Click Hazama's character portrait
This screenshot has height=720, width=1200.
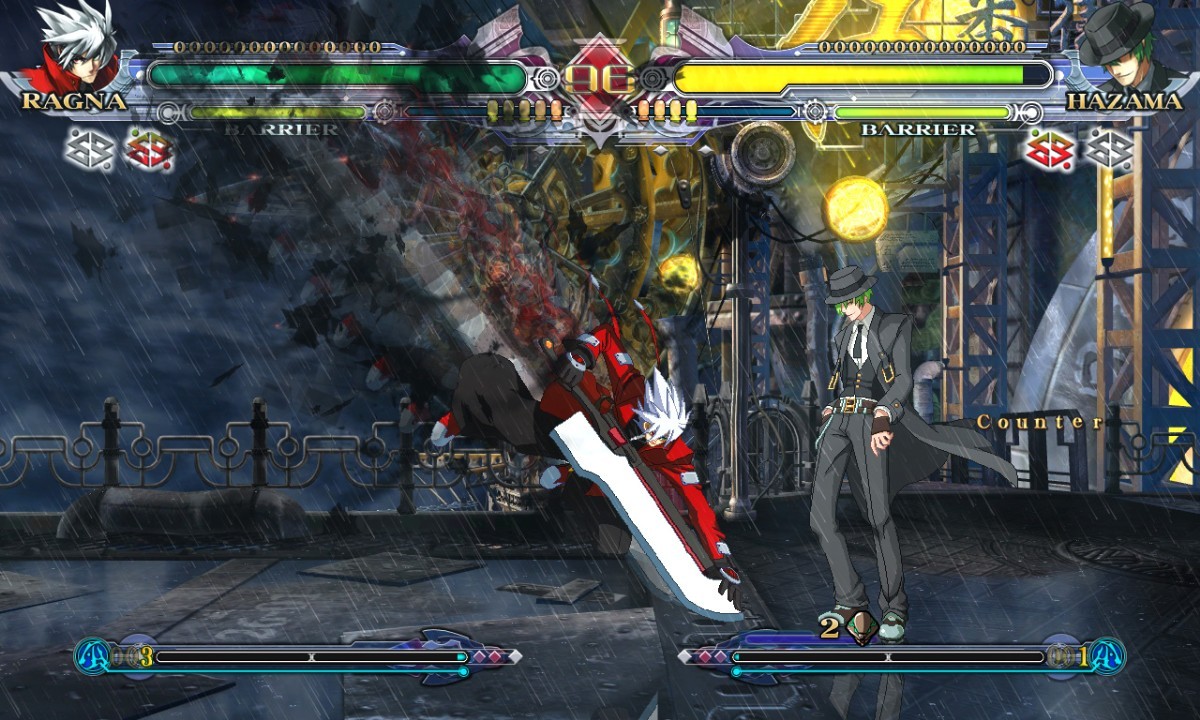click(x=1120, y=52)
